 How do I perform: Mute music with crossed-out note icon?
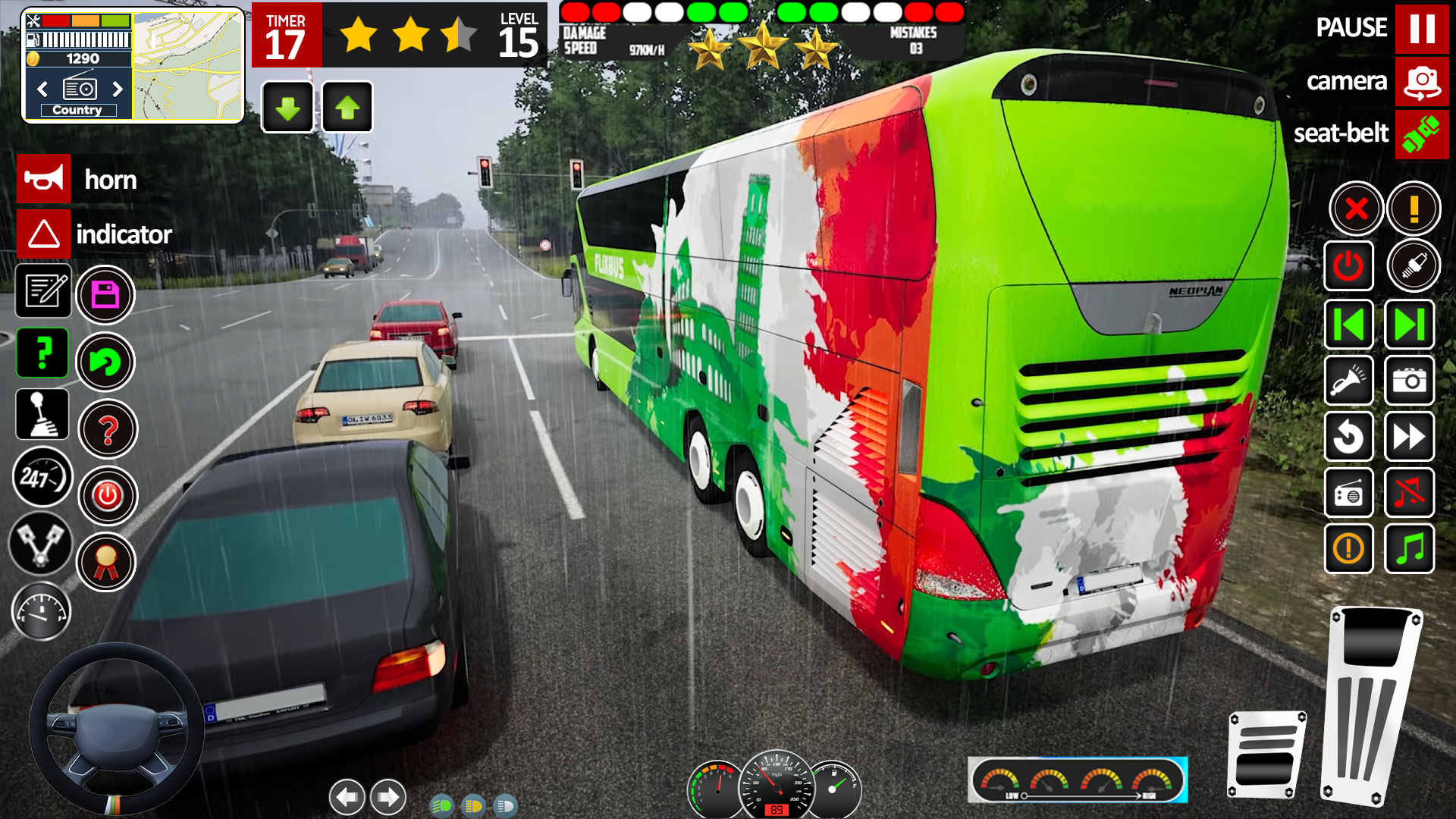(x=1409, y=494)
